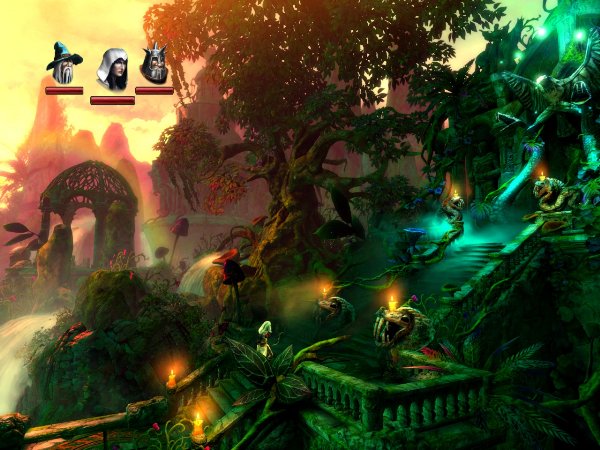Select the wizard character portrait
This screenshot has width=600, height=450.
63,63
